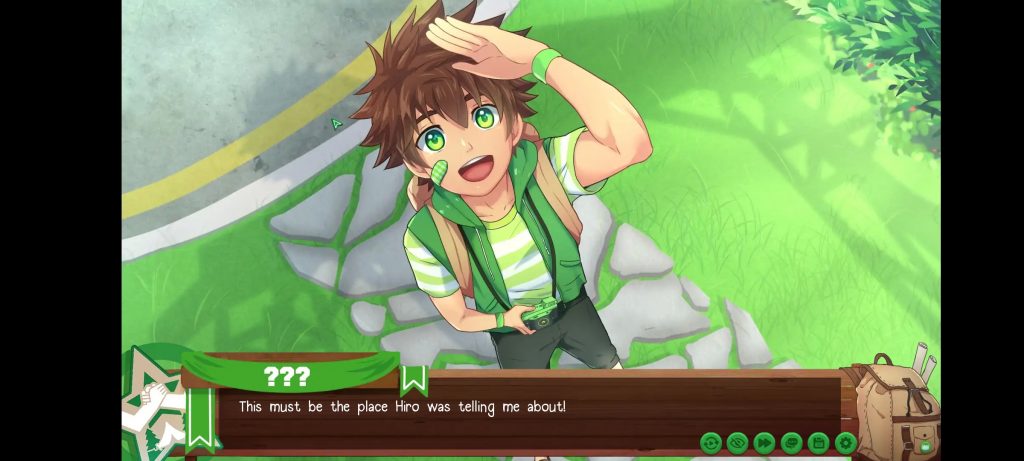Open settings with the gear icon
Image resolution: width=1024 pixels, height=461 pixels.
846,442
